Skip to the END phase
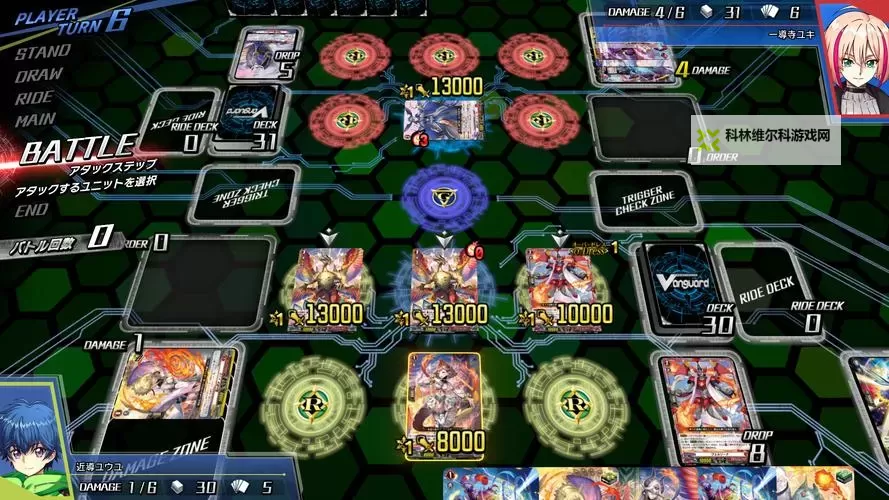889x500 pixels. click(x=32, y=210)
